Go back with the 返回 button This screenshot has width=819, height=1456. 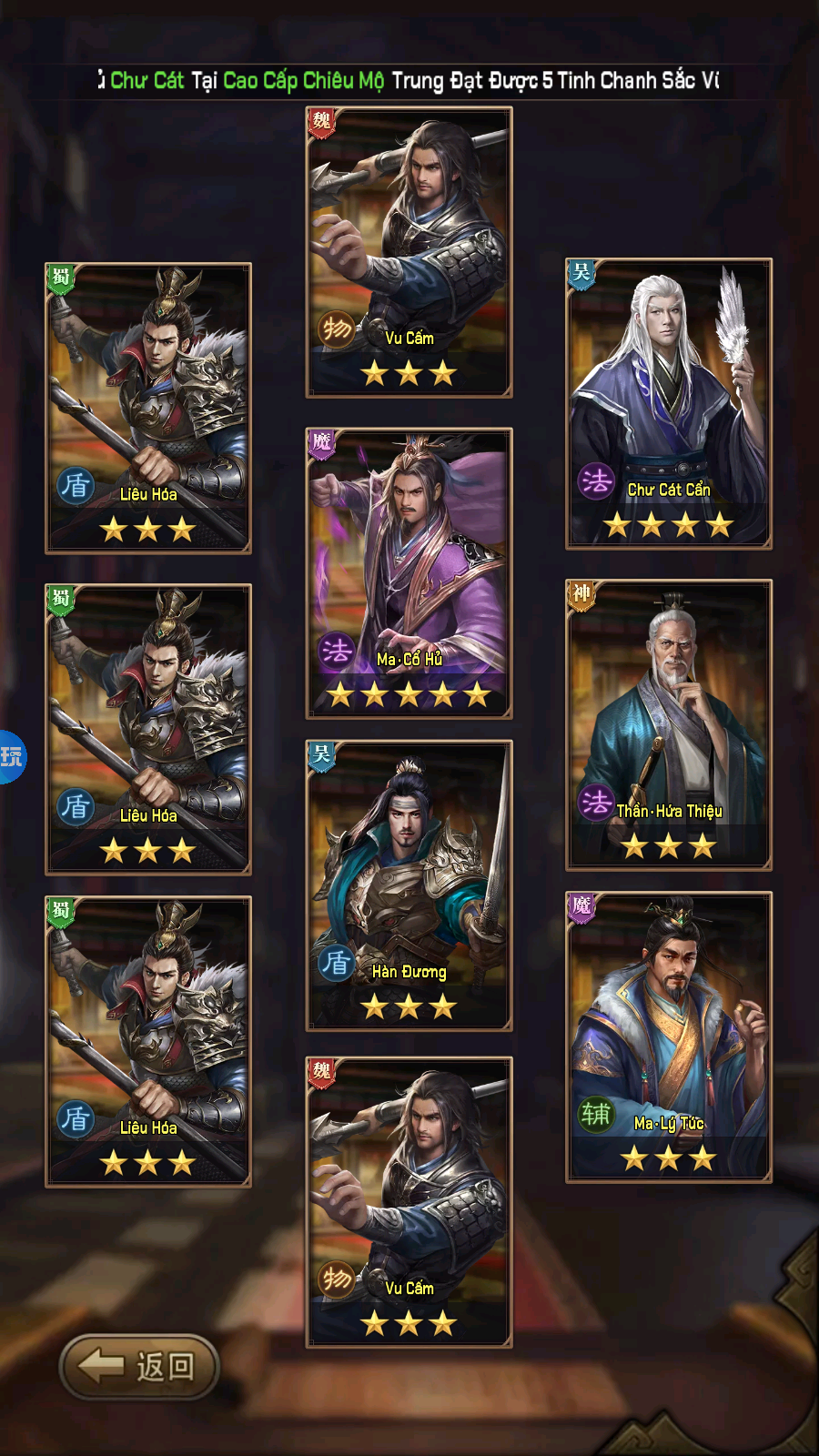pyautogui.click(x=139, y=1366)
